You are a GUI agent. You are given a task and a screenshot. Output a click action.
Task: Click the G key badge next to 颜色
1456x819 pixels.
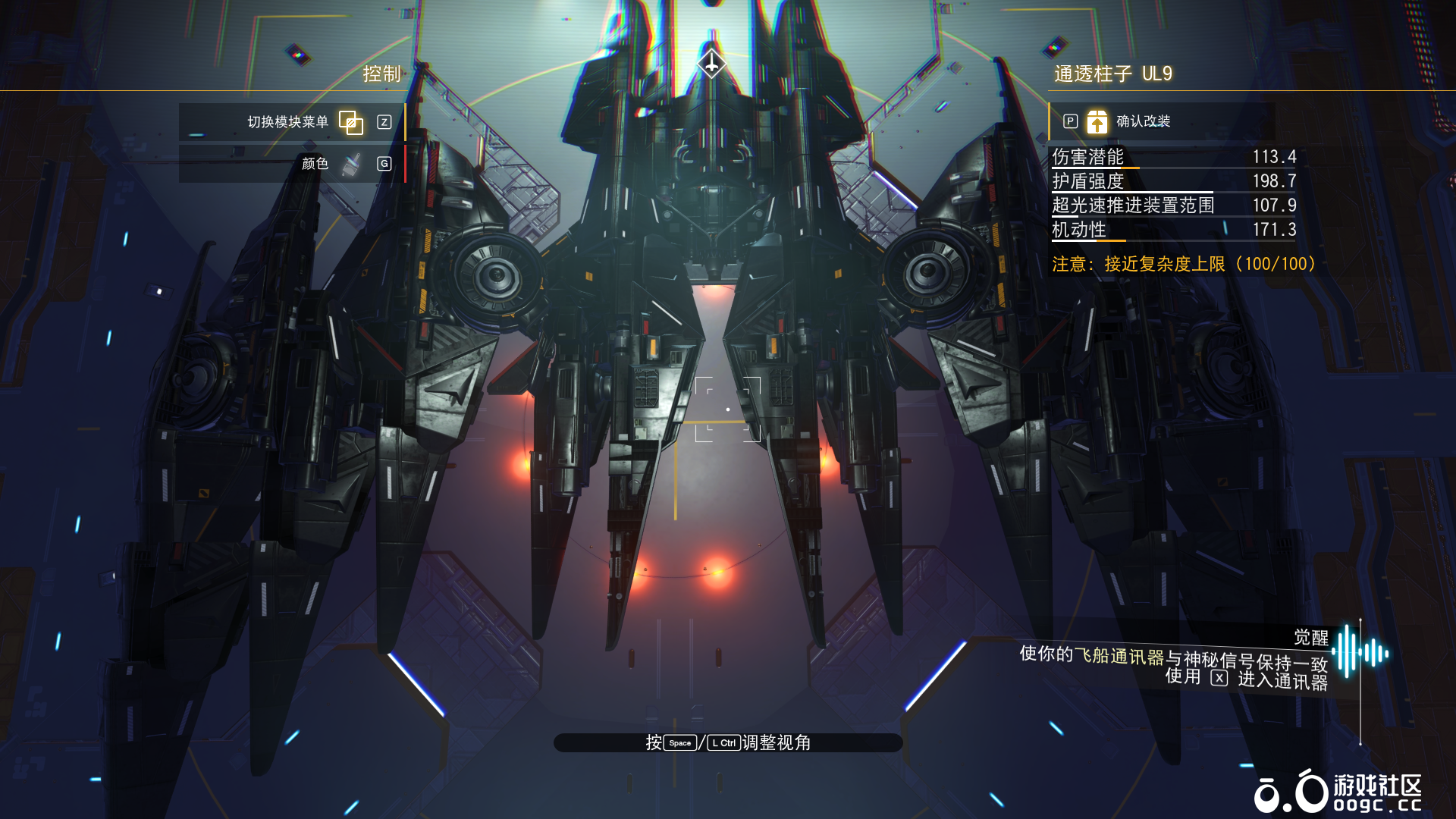pos(384,163)
